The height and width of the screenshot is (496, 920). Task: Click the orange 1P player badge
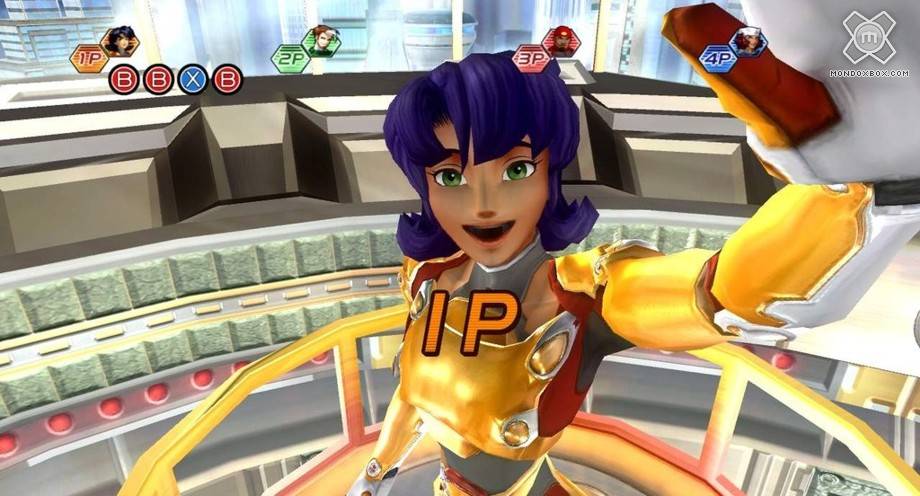pyautogui.click(x=89, y=58)
